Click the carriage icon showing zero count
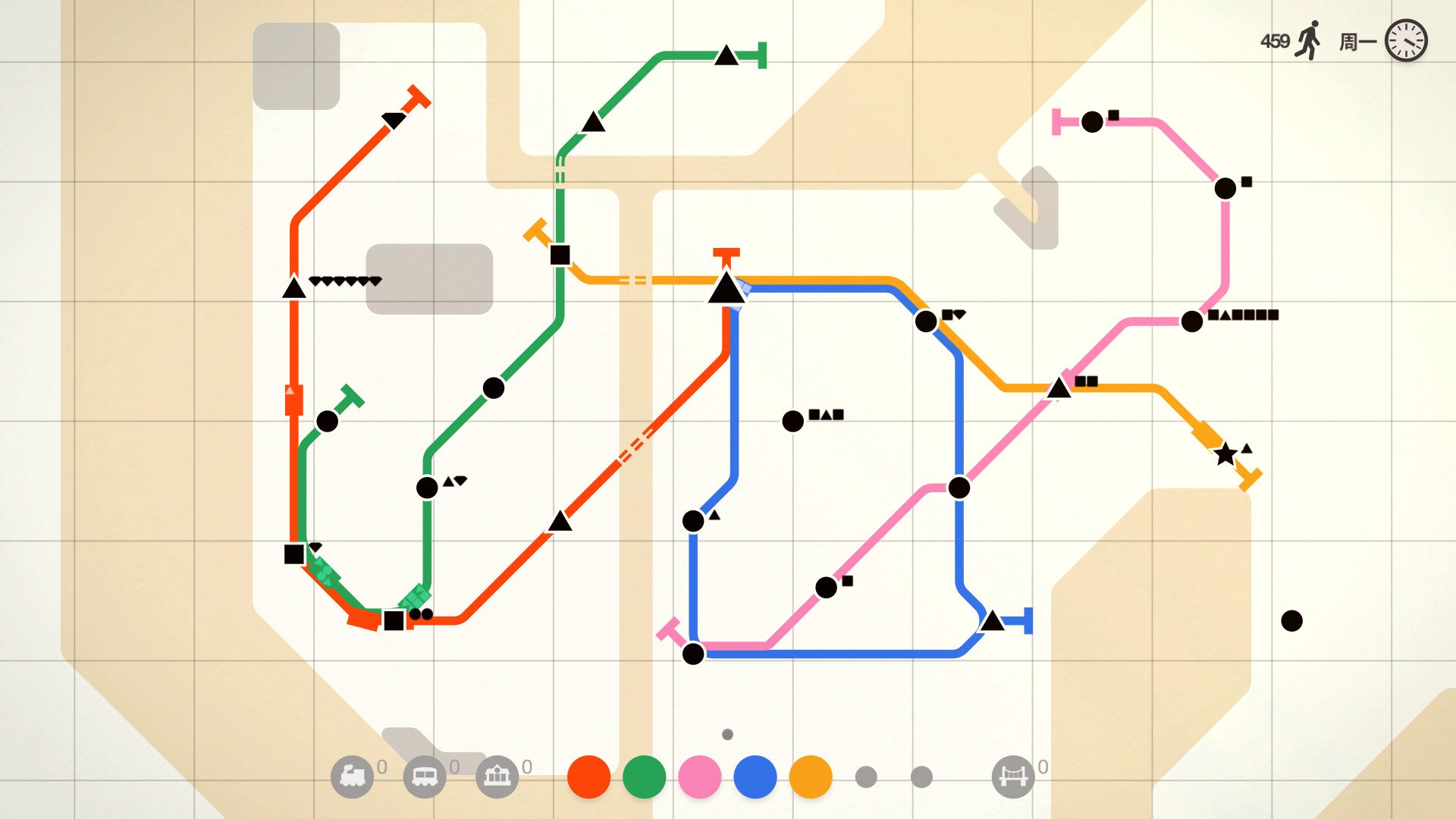 pyautogui.click(x=425, y=777)
